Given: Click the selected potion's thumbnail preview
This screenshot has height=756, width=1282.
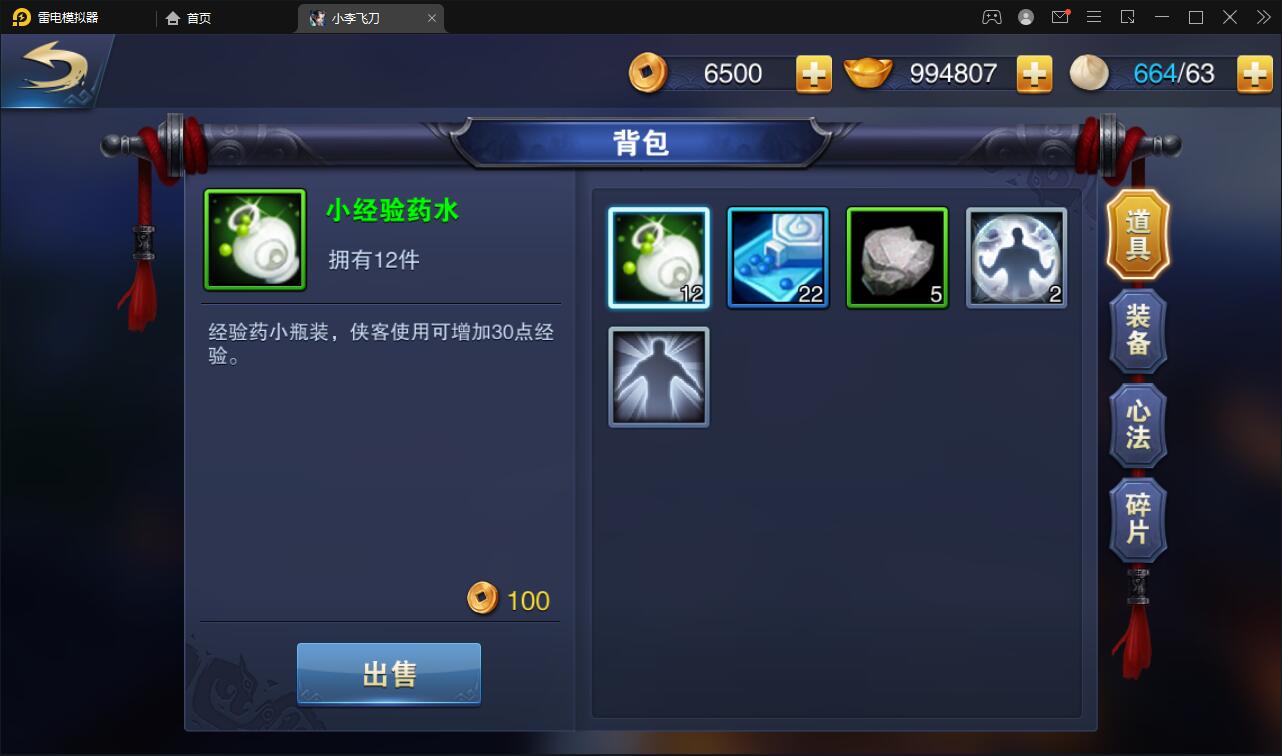Looking at the screenshot, I should click(x=254, y=239).
